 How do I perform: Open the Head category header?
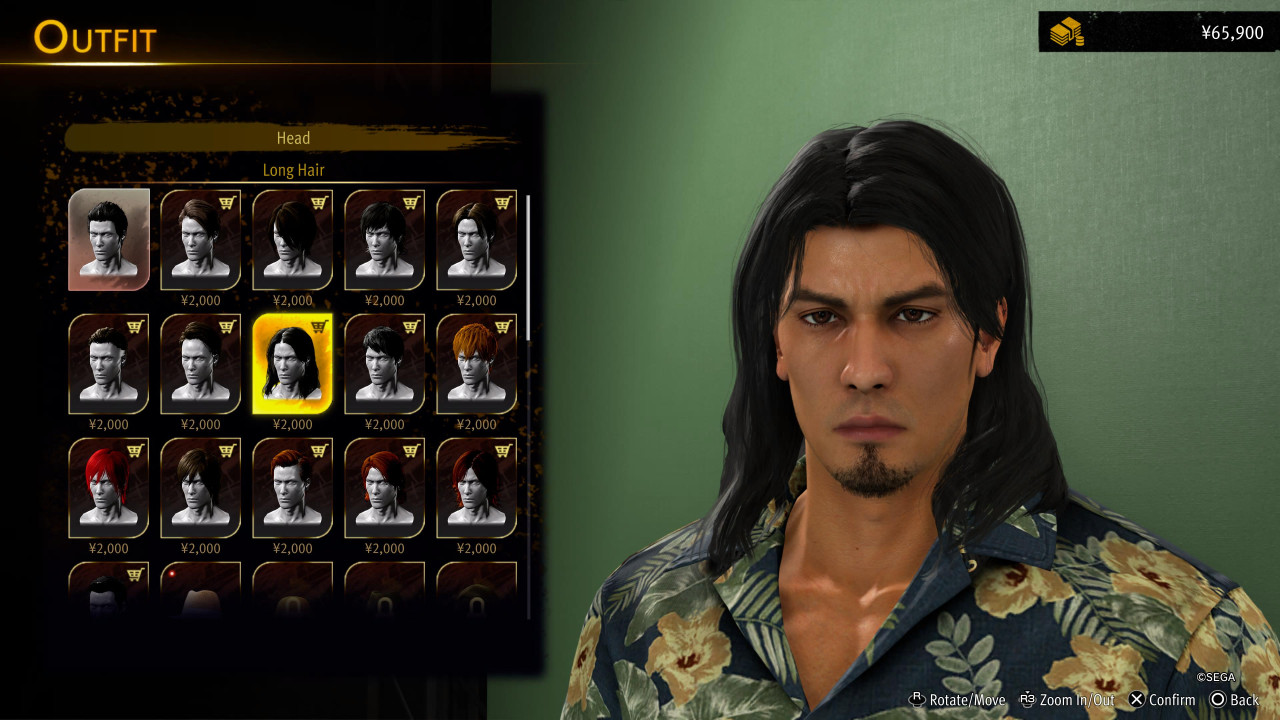(x=293, y=138)
